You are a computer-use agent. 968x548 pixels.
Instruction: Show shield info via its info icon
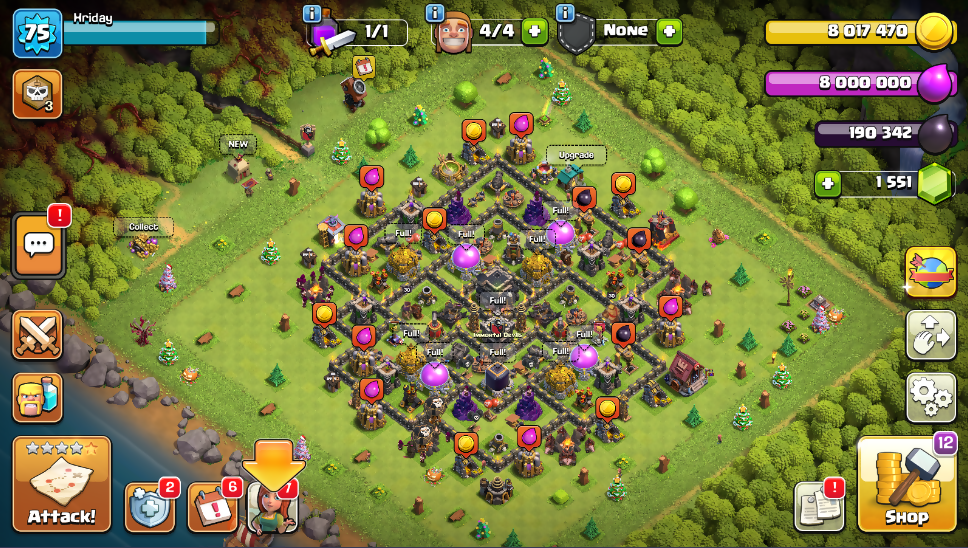[x=564, y=13]
